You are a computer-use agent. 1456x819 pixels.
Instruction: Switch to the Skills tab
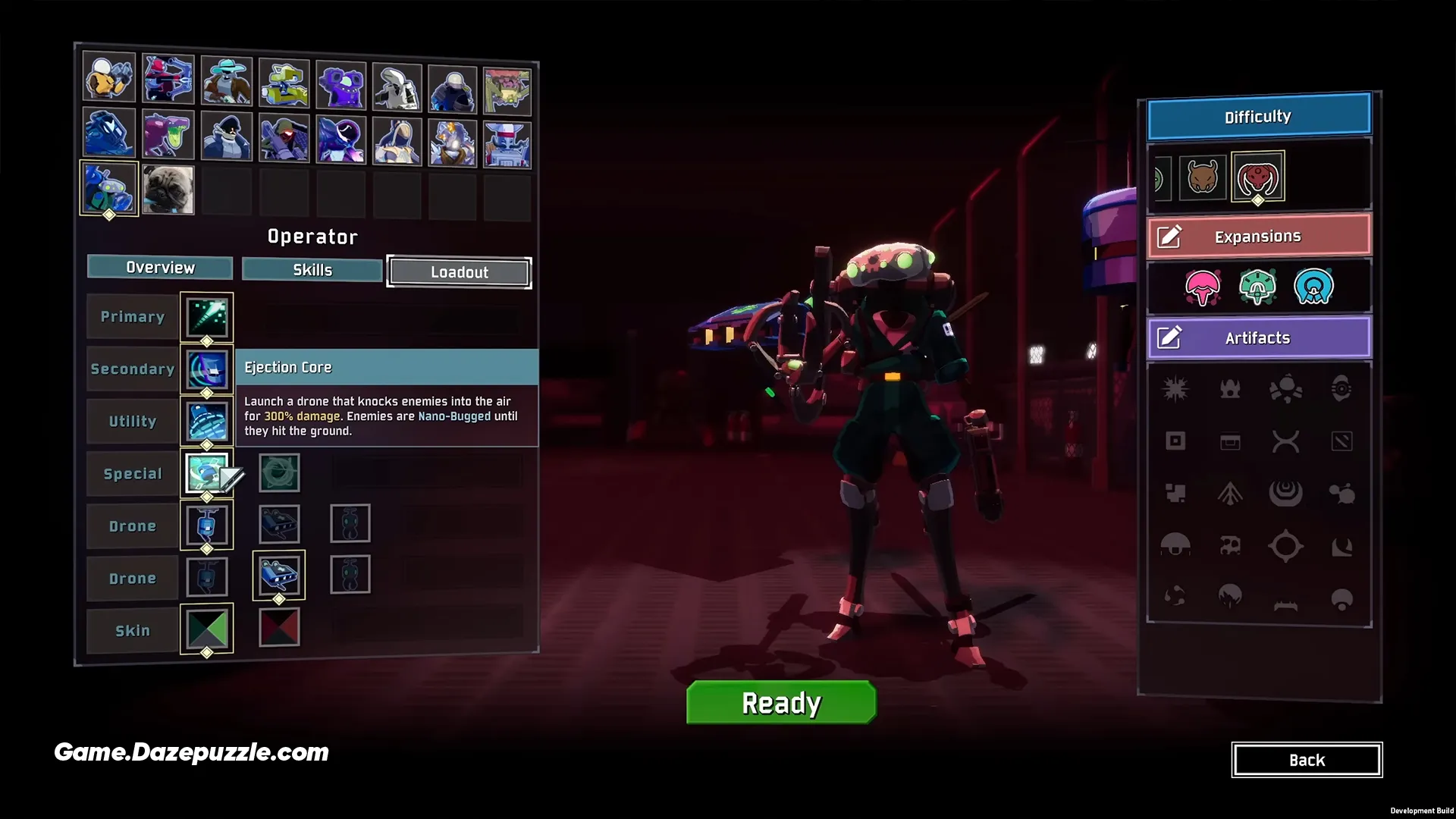[311, 269]
